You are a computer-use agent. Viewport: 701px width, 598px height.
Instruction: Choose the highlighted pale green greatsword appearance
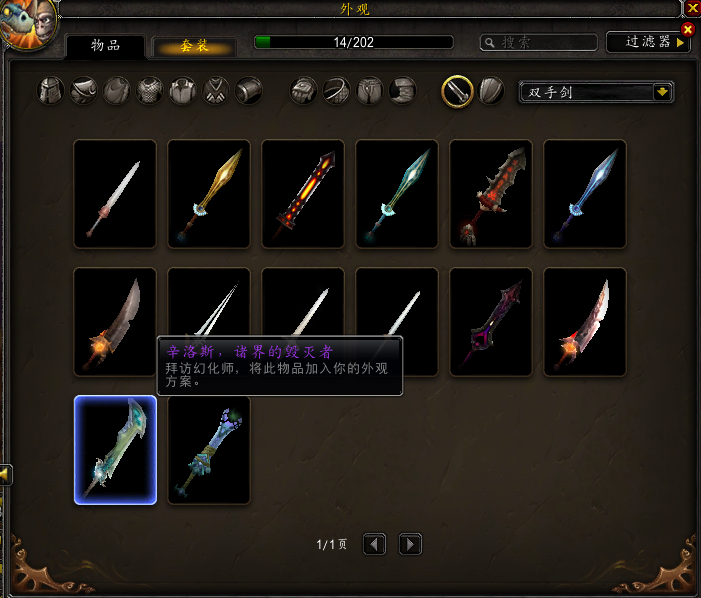pos(115,450)
